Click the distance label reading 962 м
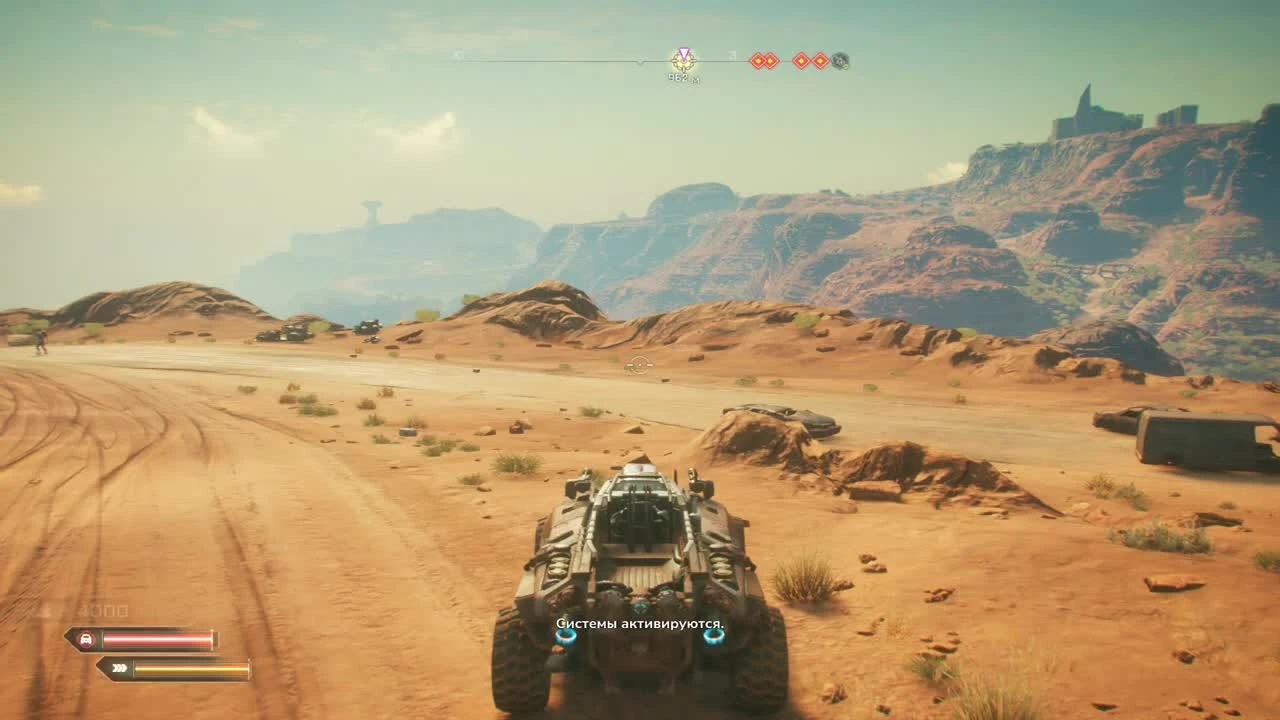 683,75
